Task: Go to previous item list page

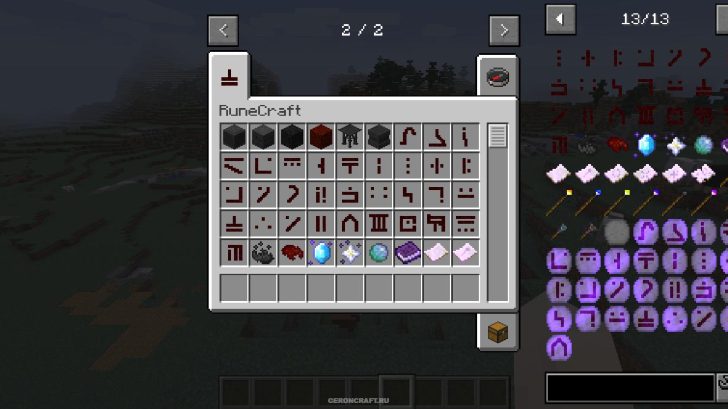Action: pos(560,18)
